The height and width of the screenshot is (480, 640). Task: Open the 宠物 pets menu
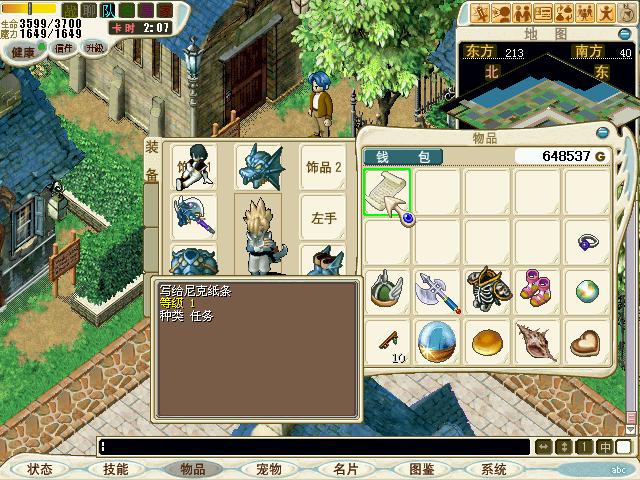pyautogui.click(x=269, y=469)
